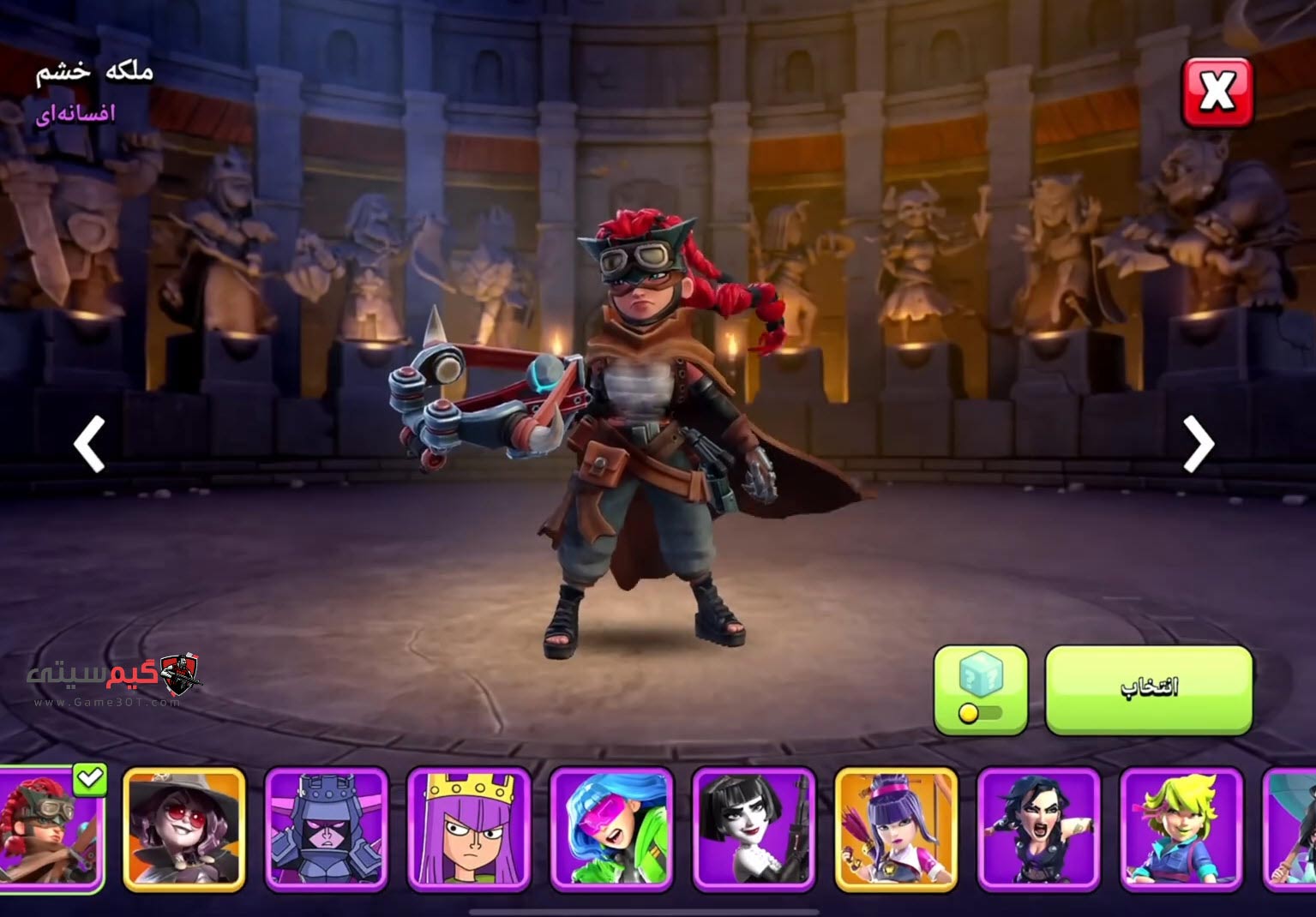
Task: Pick the crowned purple-haired queen skin
Action: [x=469, y=828]
